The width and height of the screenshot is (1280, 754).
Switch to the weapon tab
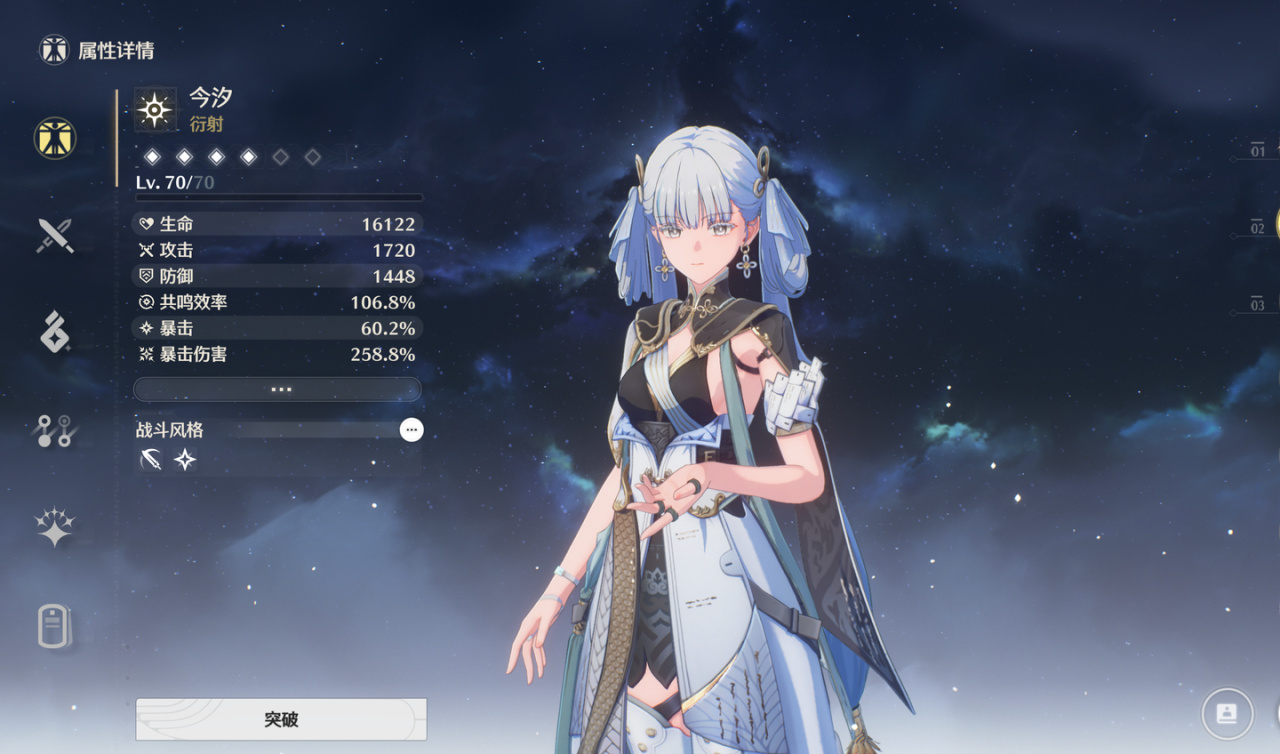55,235
